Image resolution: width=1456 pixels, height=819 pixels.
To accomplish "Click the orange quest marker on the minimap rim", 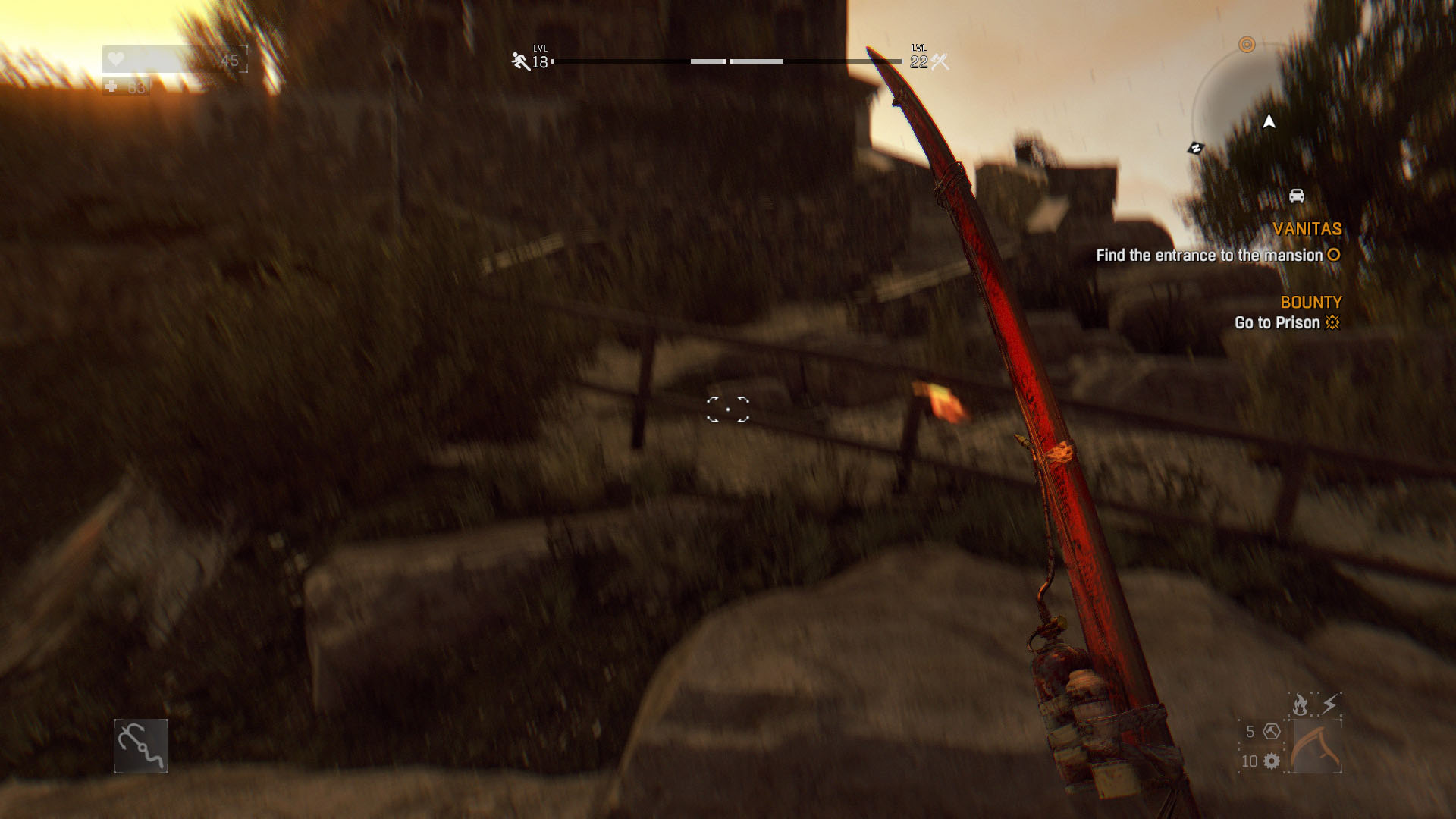I will coord(1247,45).
